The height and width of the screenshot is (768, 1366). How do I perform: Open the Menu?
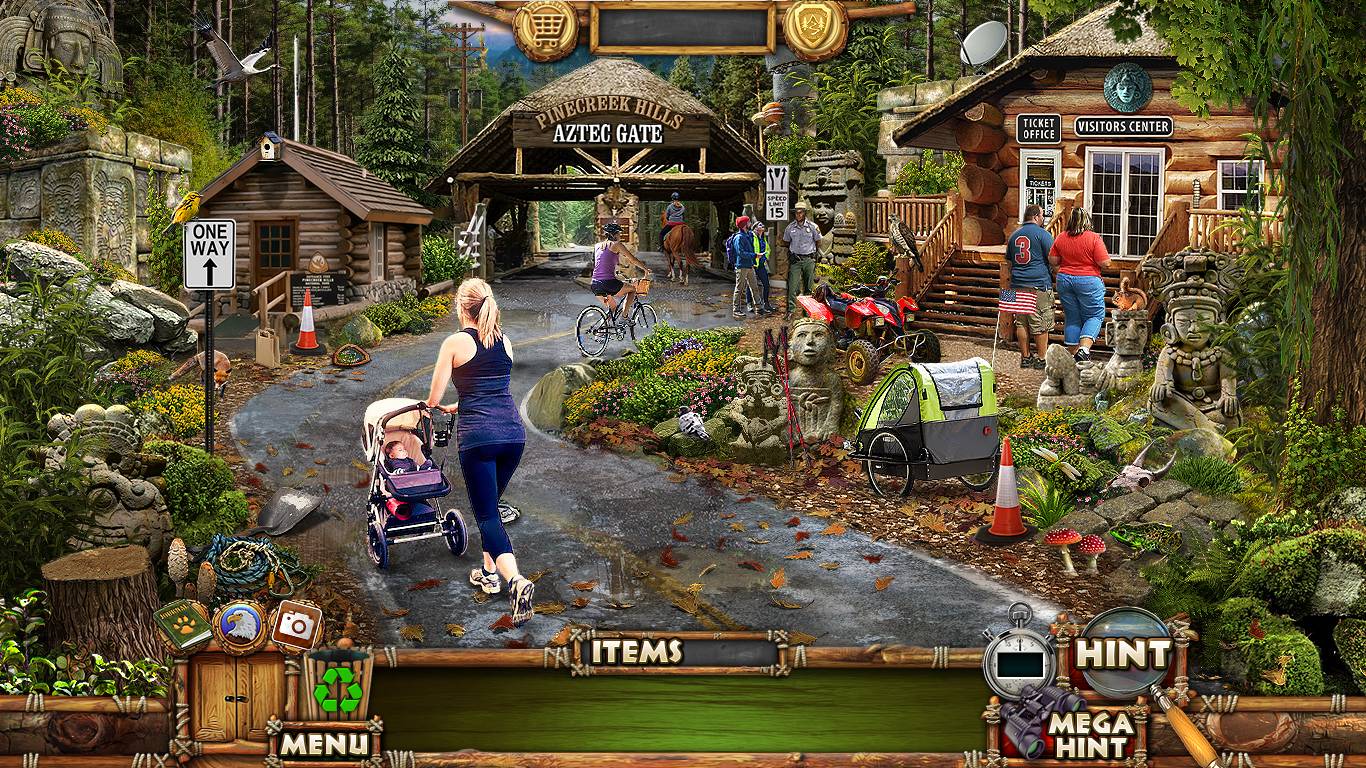click(323, 742)
